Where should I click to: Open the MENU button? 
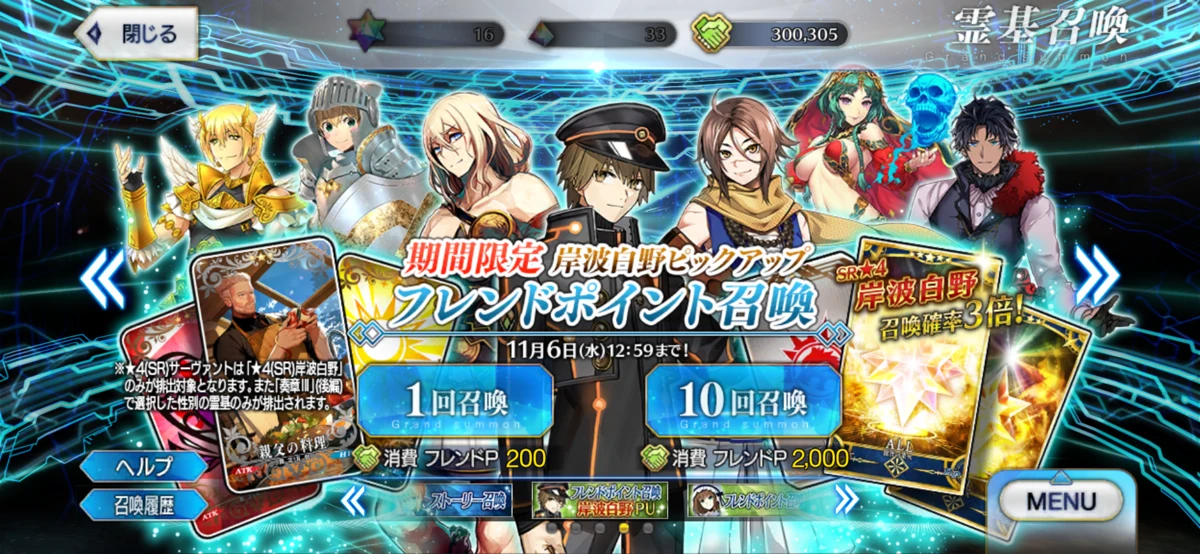(1059, 501)
